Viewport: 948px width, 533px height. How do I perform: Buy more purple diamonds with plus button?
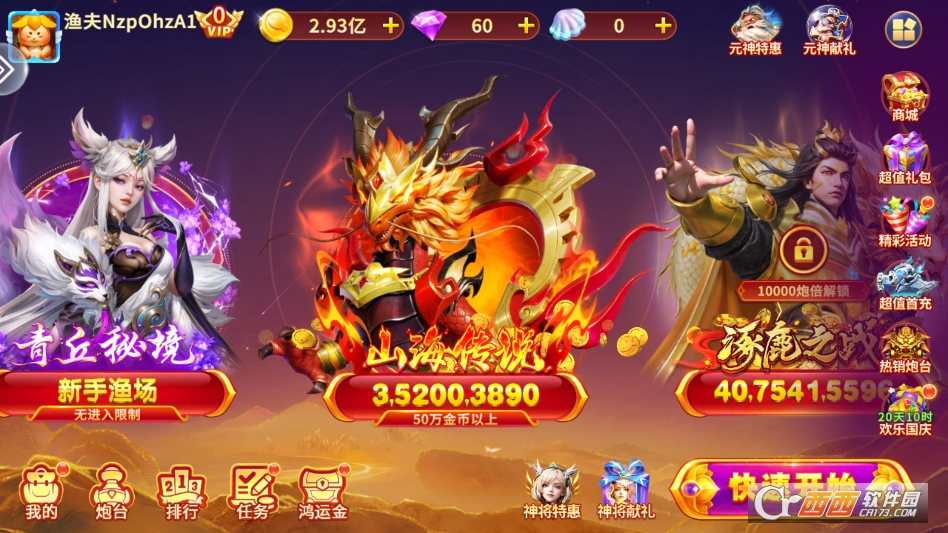coord(527,26)
